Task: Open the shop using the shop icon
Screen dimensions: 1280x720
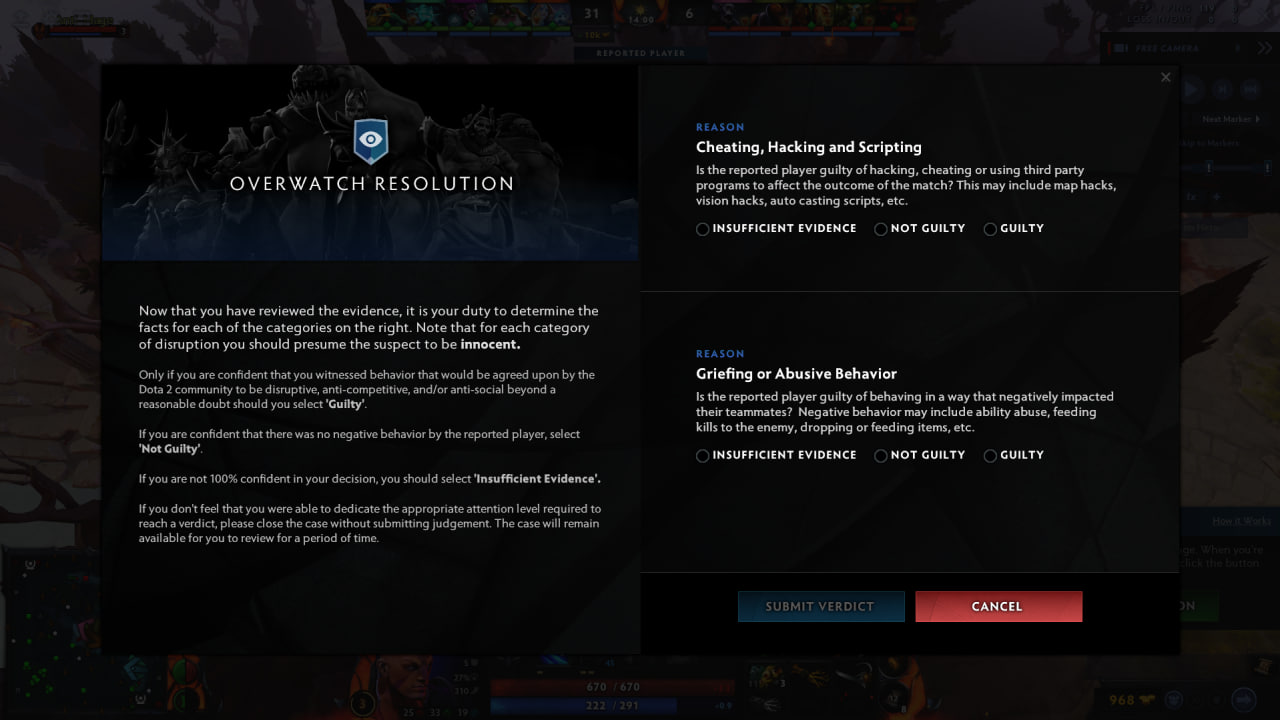Action: tap(1243, 699)
